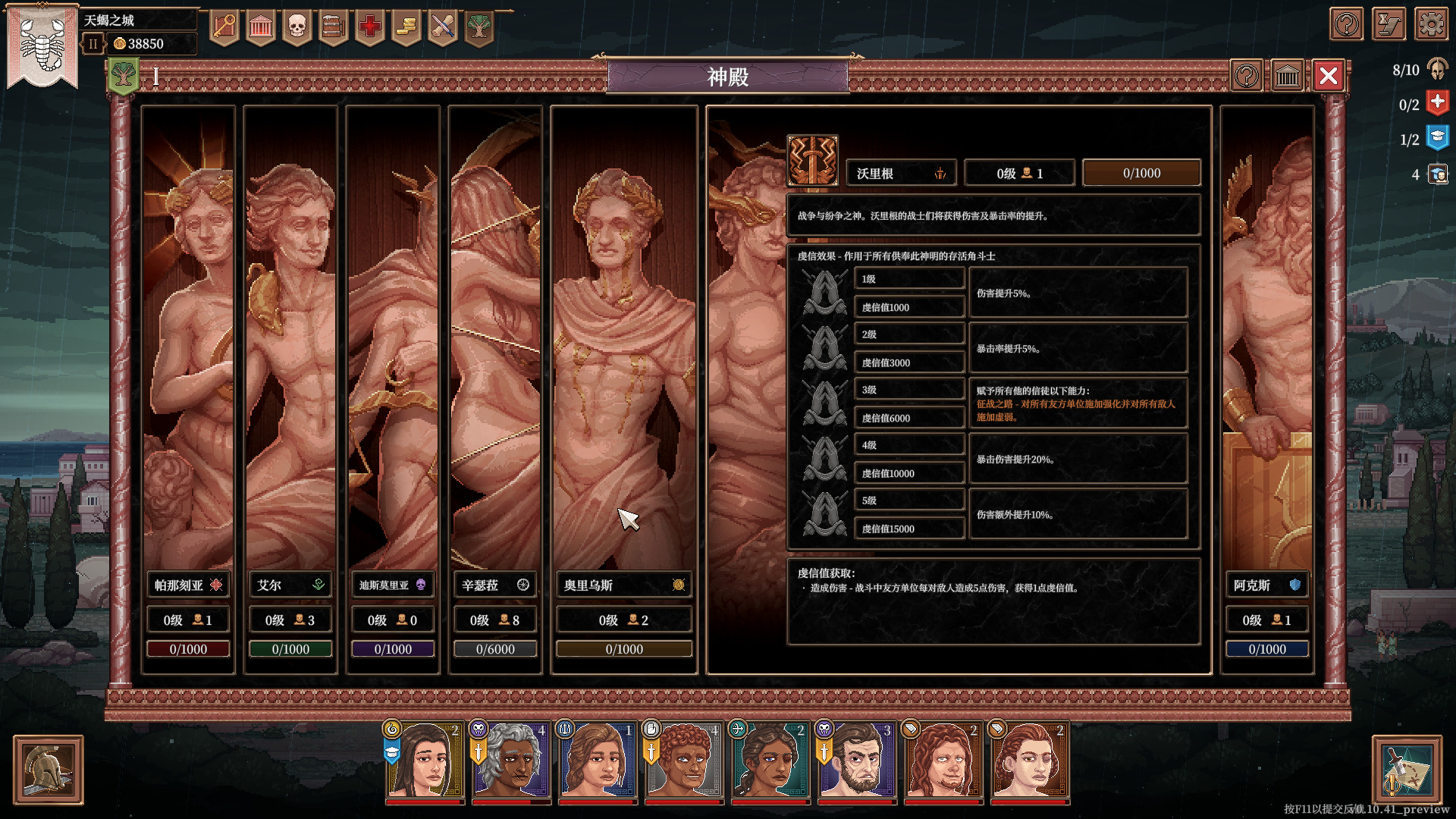Open the tree icon in top toolbar
Viewport: 1456px width, 819px height.
[x=479, y=27]
